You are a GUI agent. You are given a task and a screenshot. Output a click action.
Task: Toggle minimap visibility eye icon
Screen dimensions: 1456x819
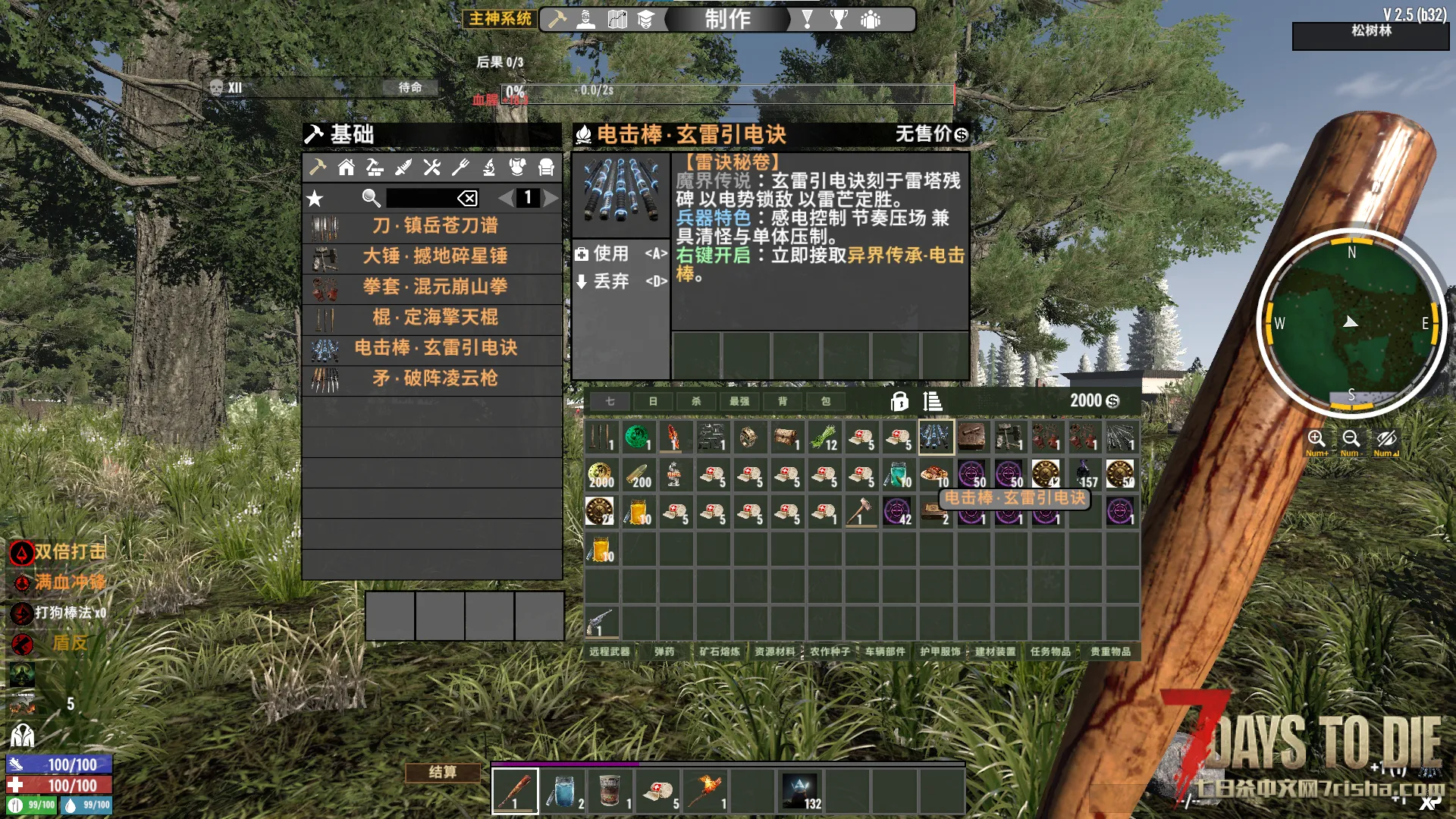tap(1386, 438)
